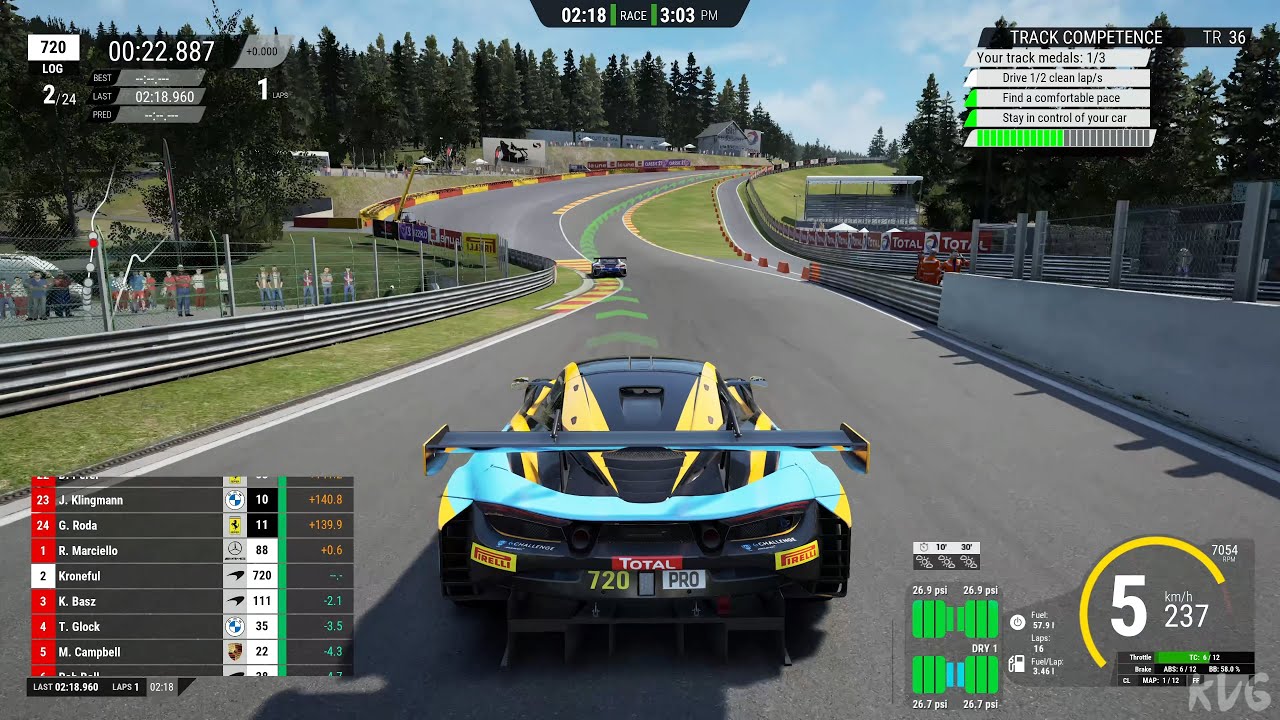
Task: Select the Mercedes-AMG badge for R. Marciello
Action: [234, 548]
